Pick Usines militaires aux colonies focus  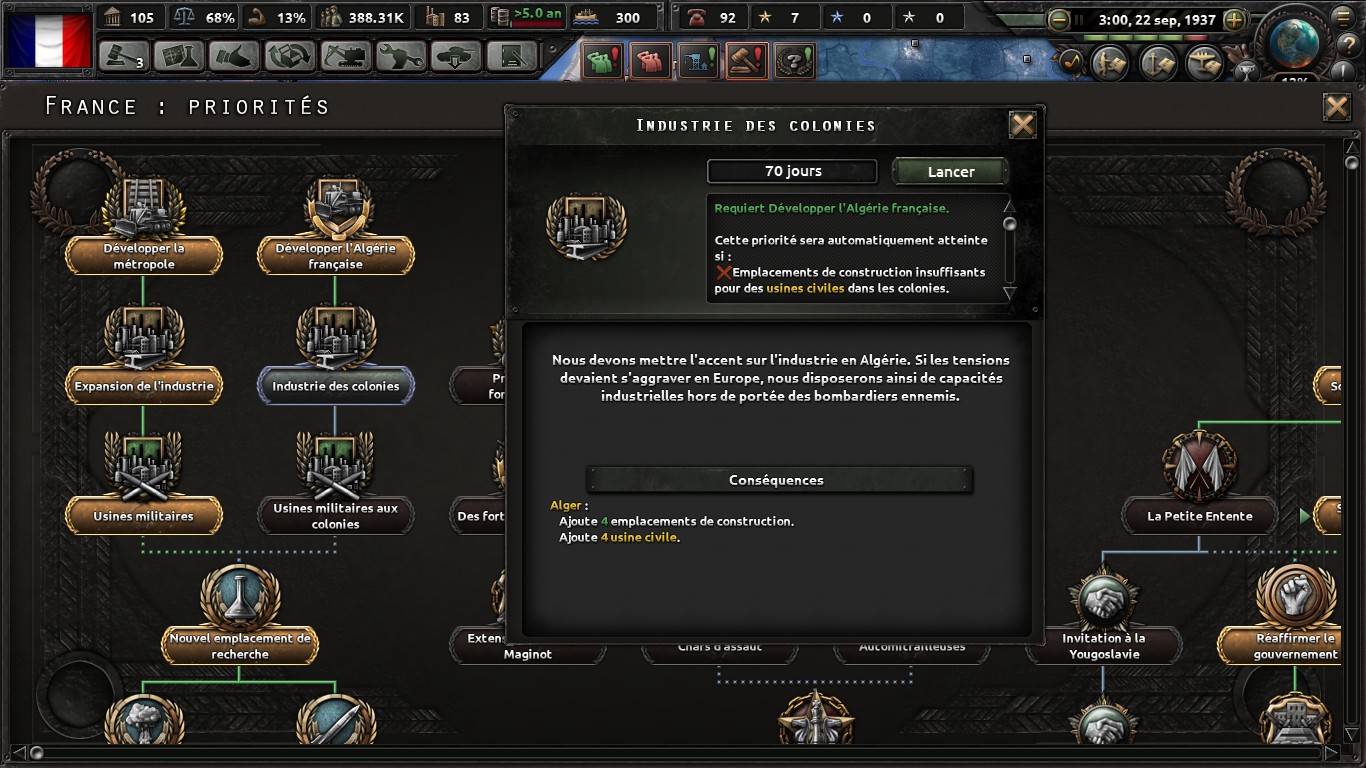(336, 515)
